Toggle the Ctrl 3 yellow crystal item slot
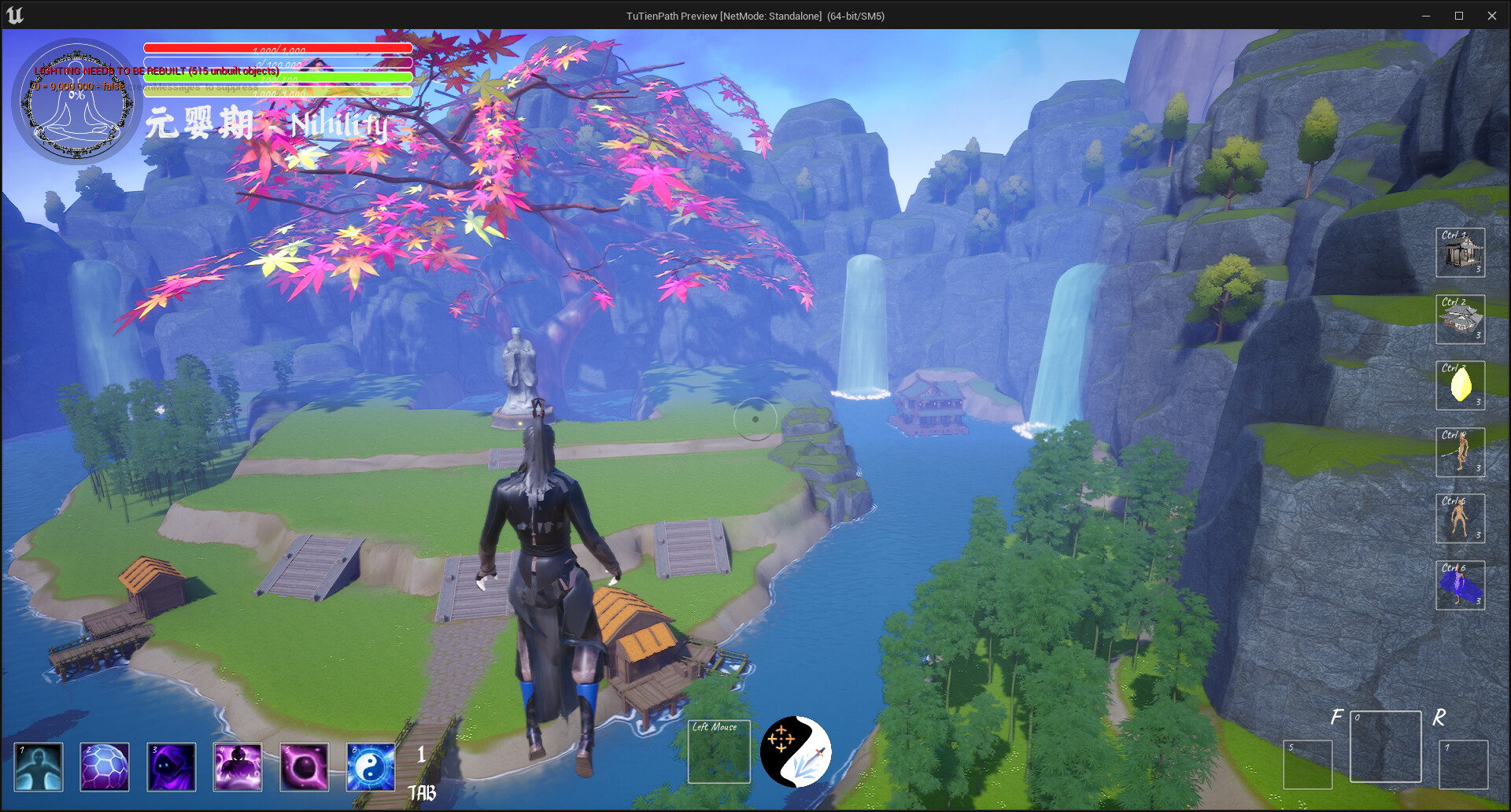The height and width of the screenshot is (812, 1511). click(1461, 386)
